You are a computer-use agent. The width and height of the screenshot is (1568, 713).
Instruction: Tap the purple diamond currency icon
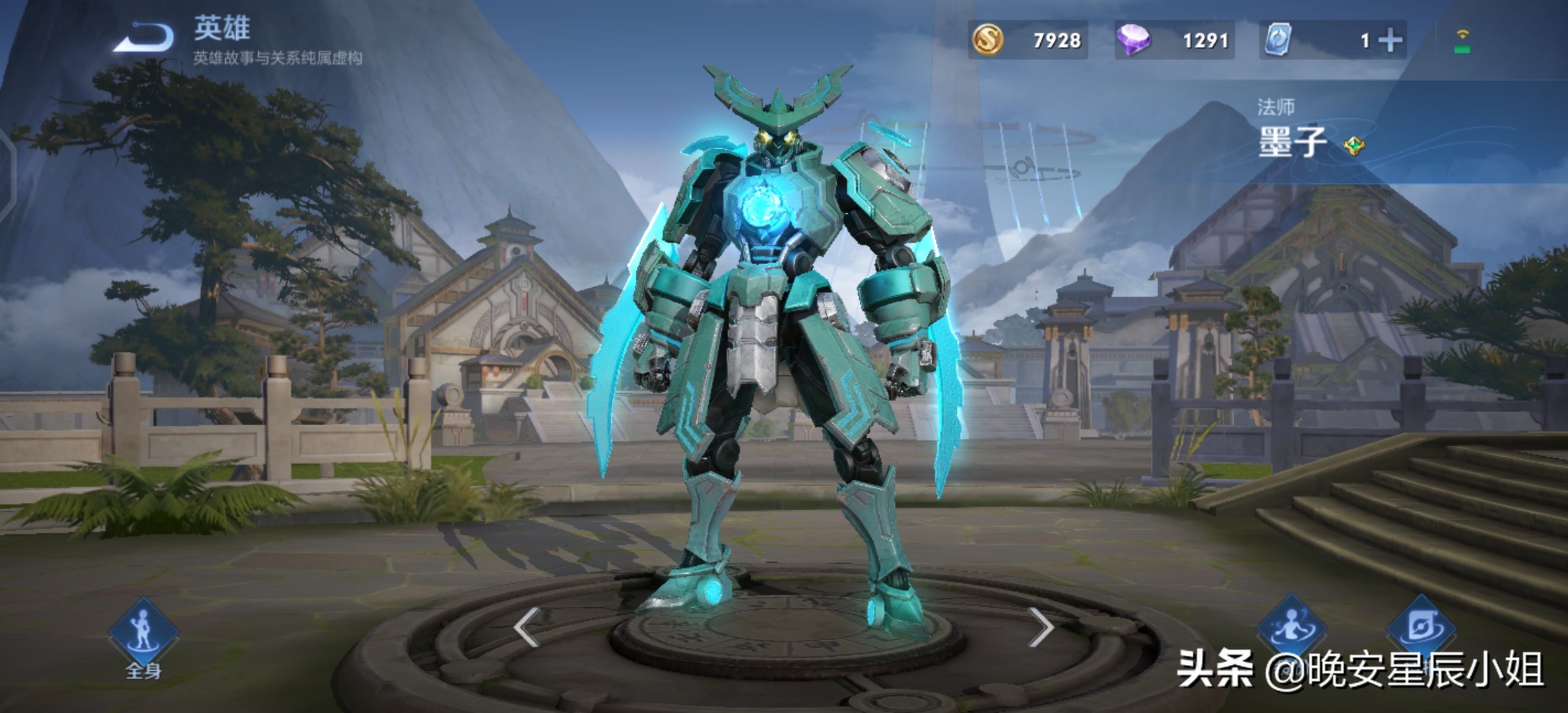tap(1133, 40)
